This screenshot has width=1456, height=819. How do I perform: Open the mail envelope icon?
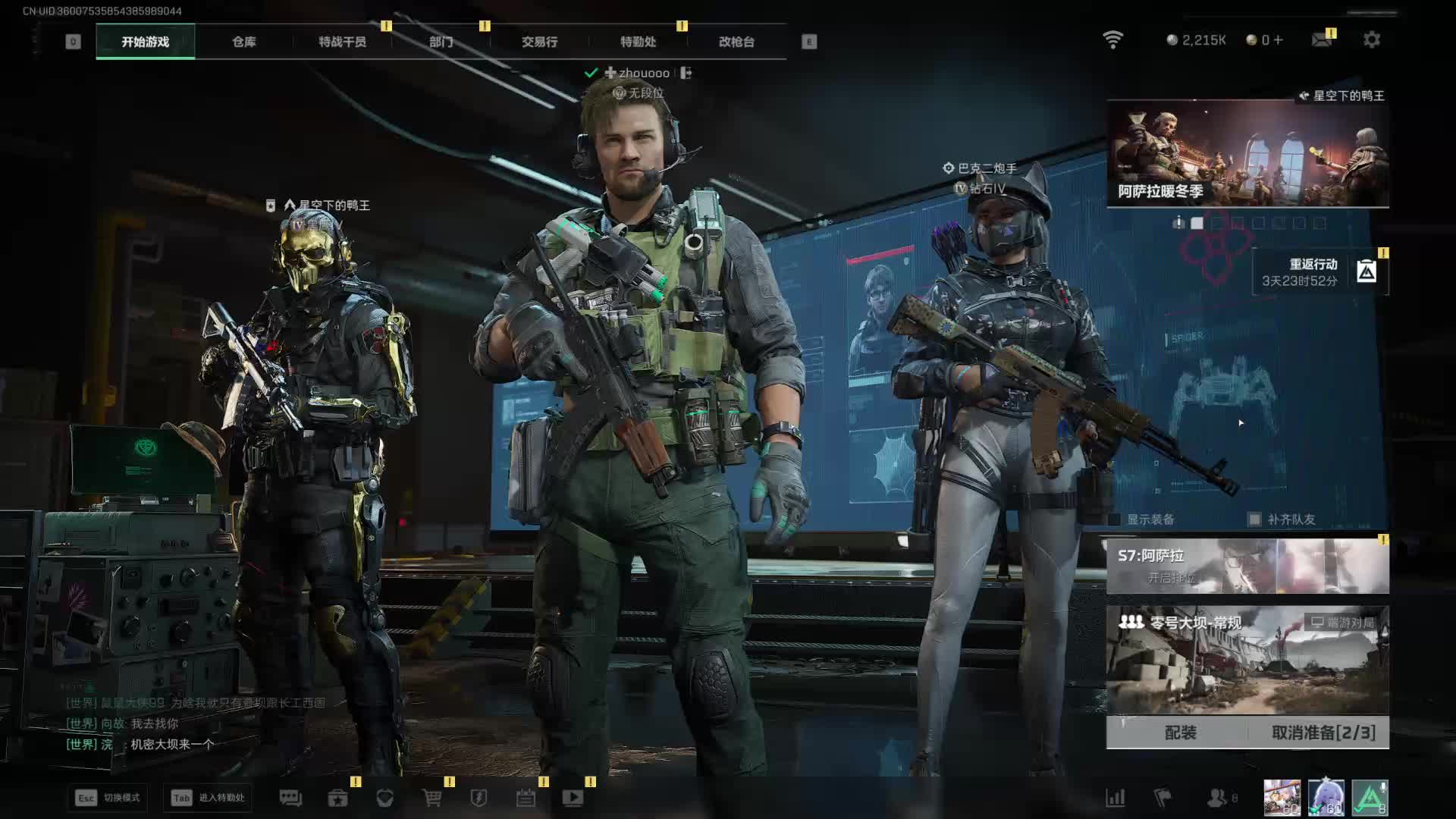(x=1322, y=39)
